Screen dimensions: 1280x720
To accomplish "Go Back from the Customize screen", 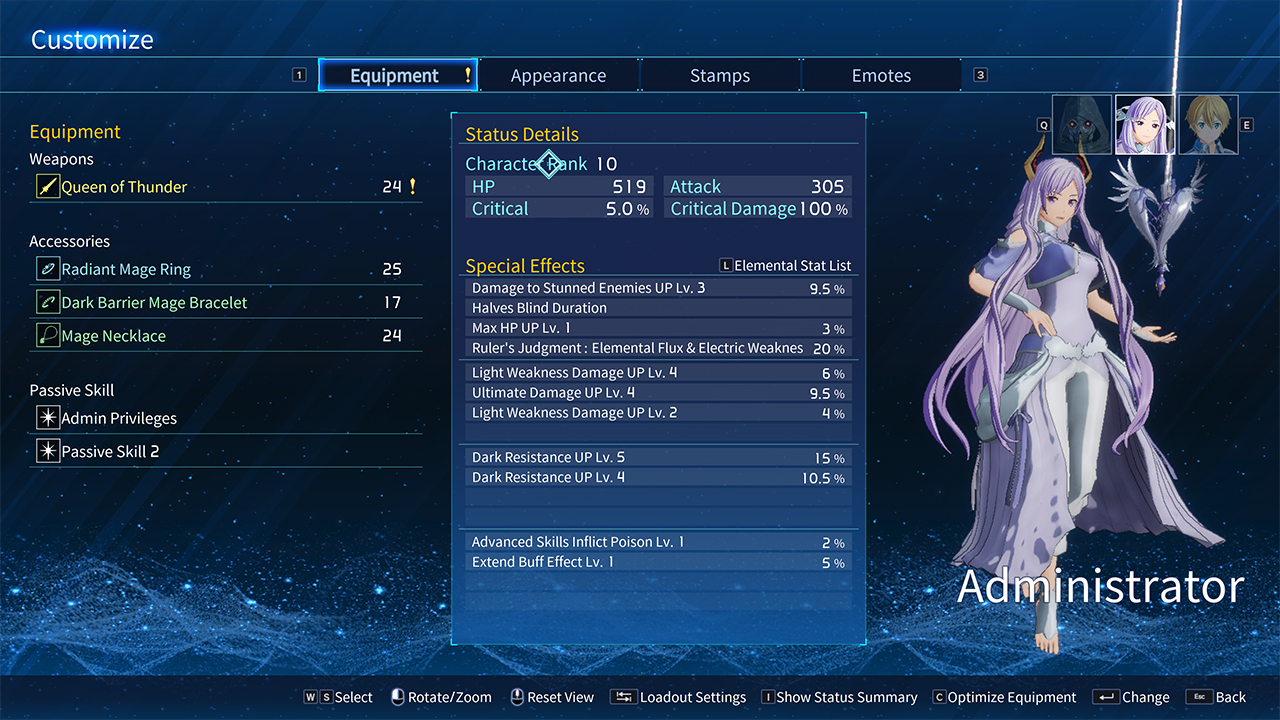I will click(x=1217, y=698).
